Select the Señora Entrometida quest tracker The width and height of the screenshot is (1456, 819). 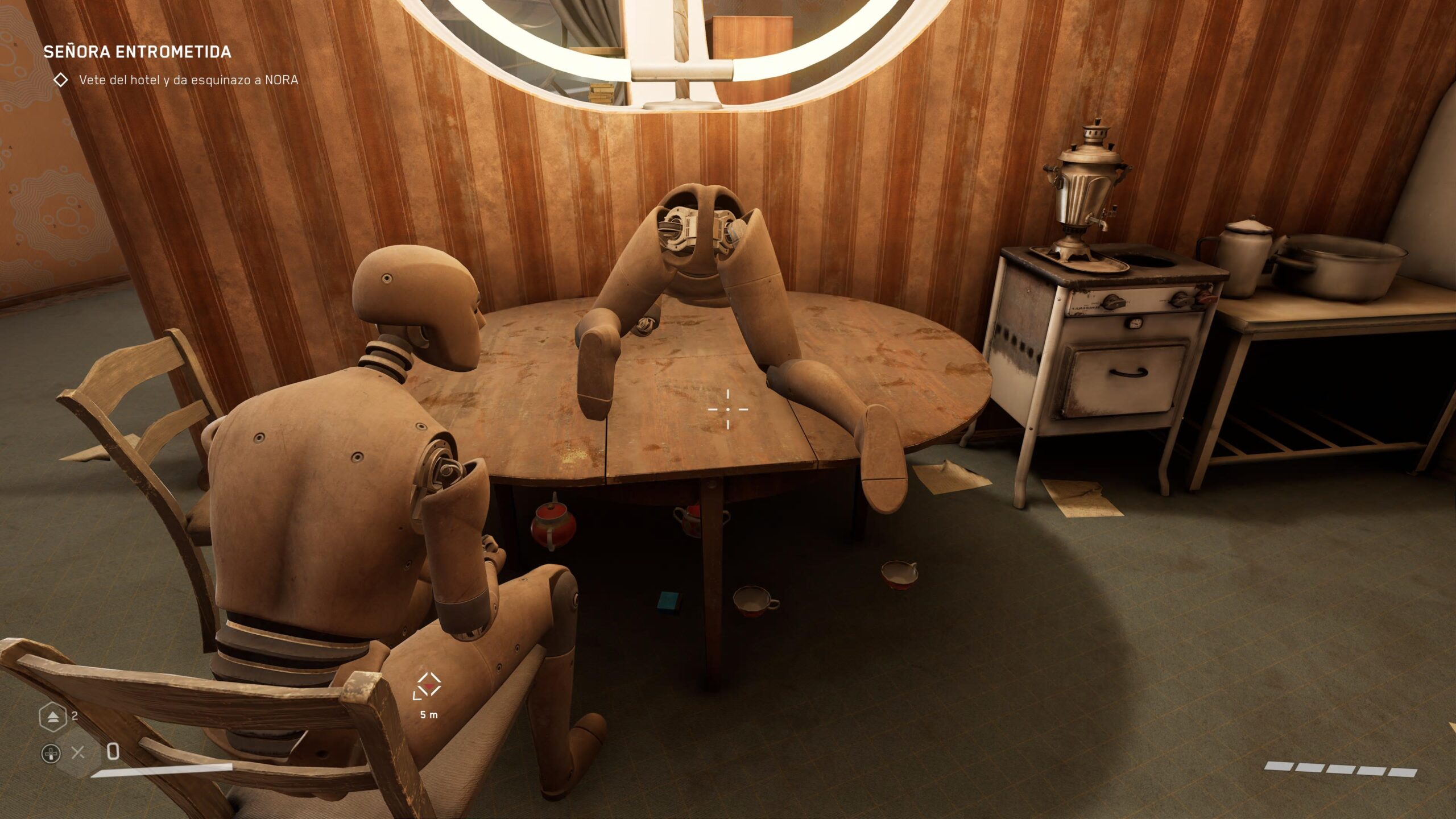tap(137, 52)
